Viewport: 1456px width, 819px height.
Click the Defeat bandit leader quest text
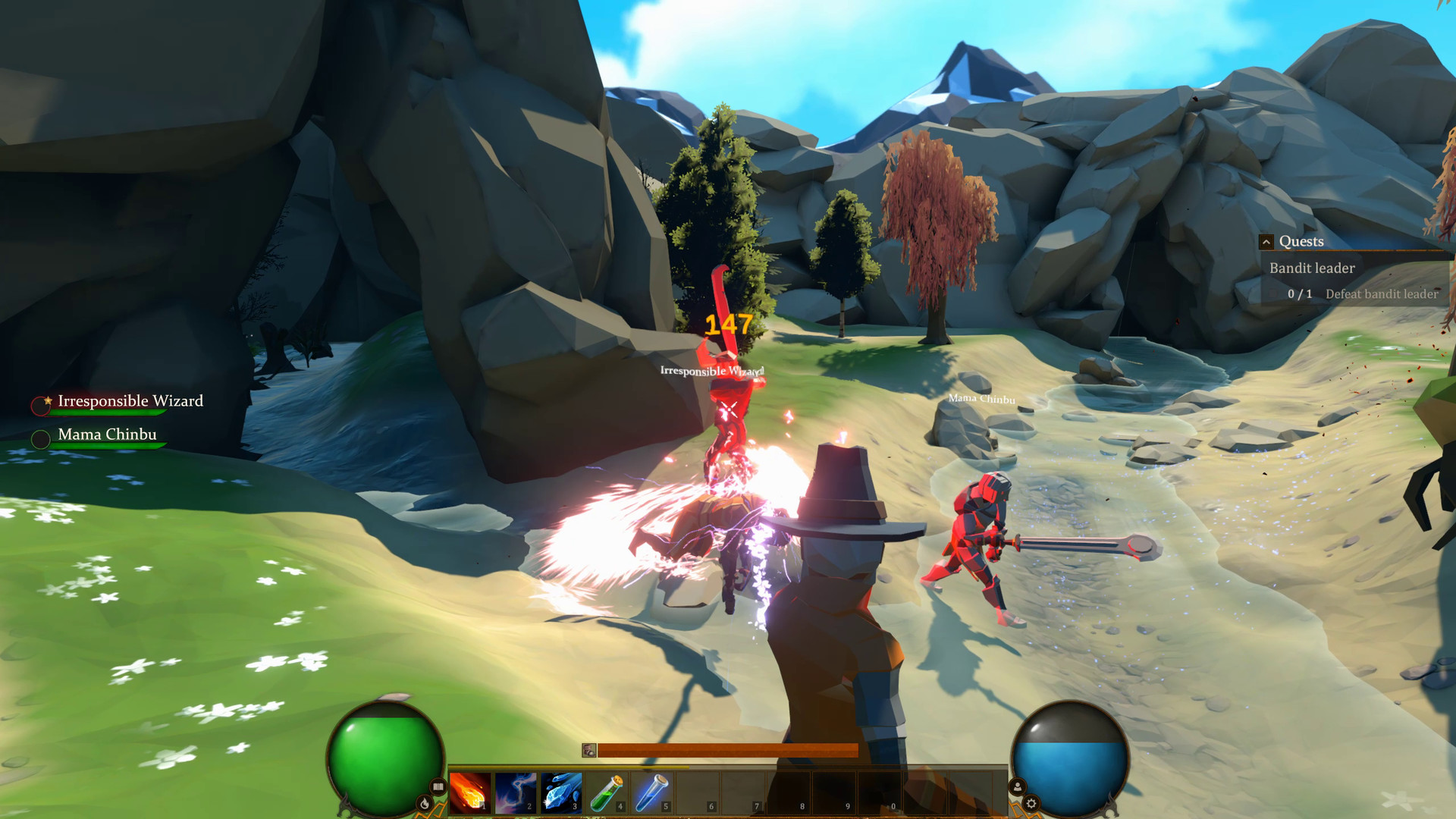pyautogui.click(x=1382, y=295)
